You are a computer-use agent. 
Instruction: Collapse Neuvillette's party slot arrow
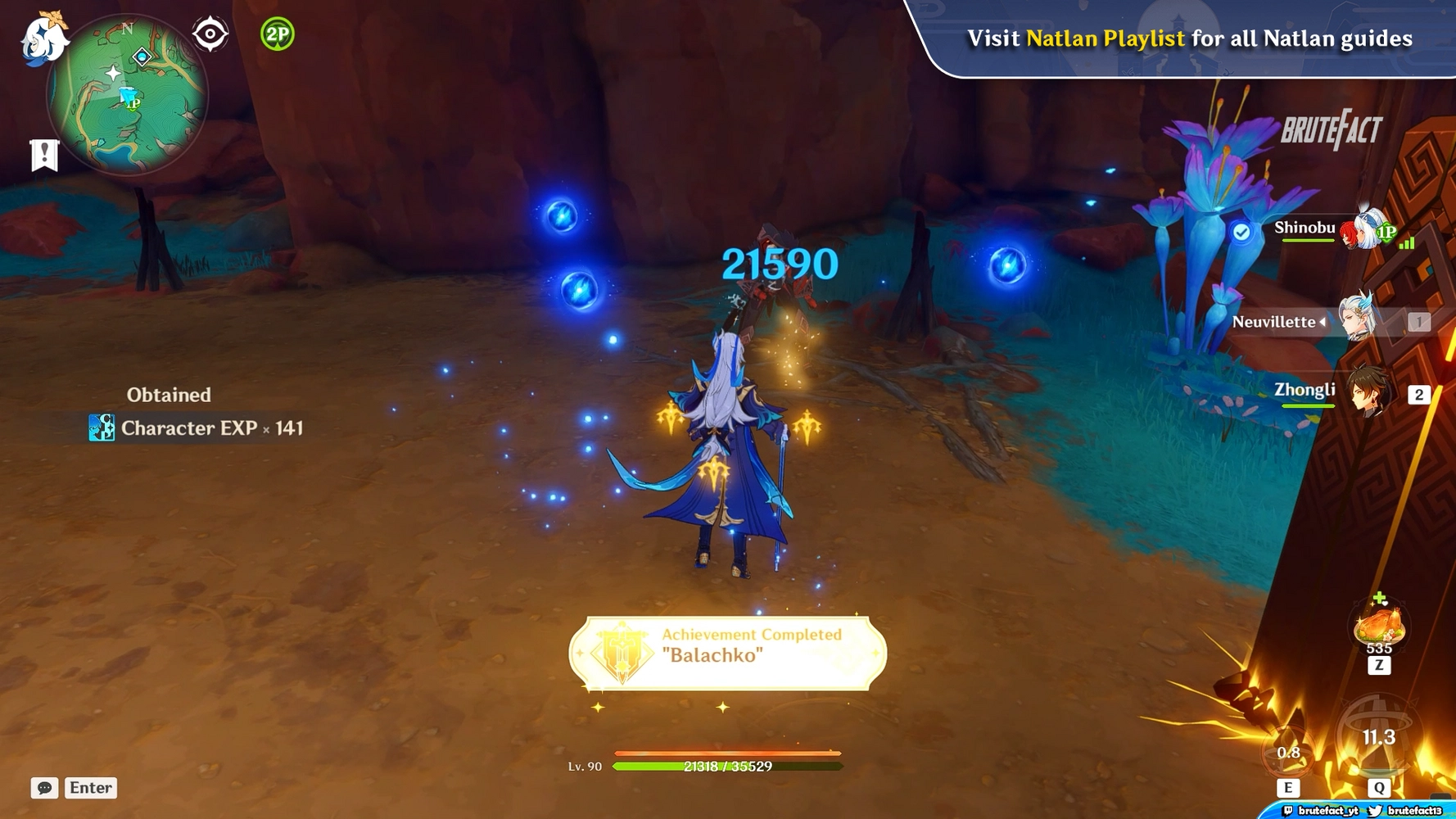point(1323,322)
